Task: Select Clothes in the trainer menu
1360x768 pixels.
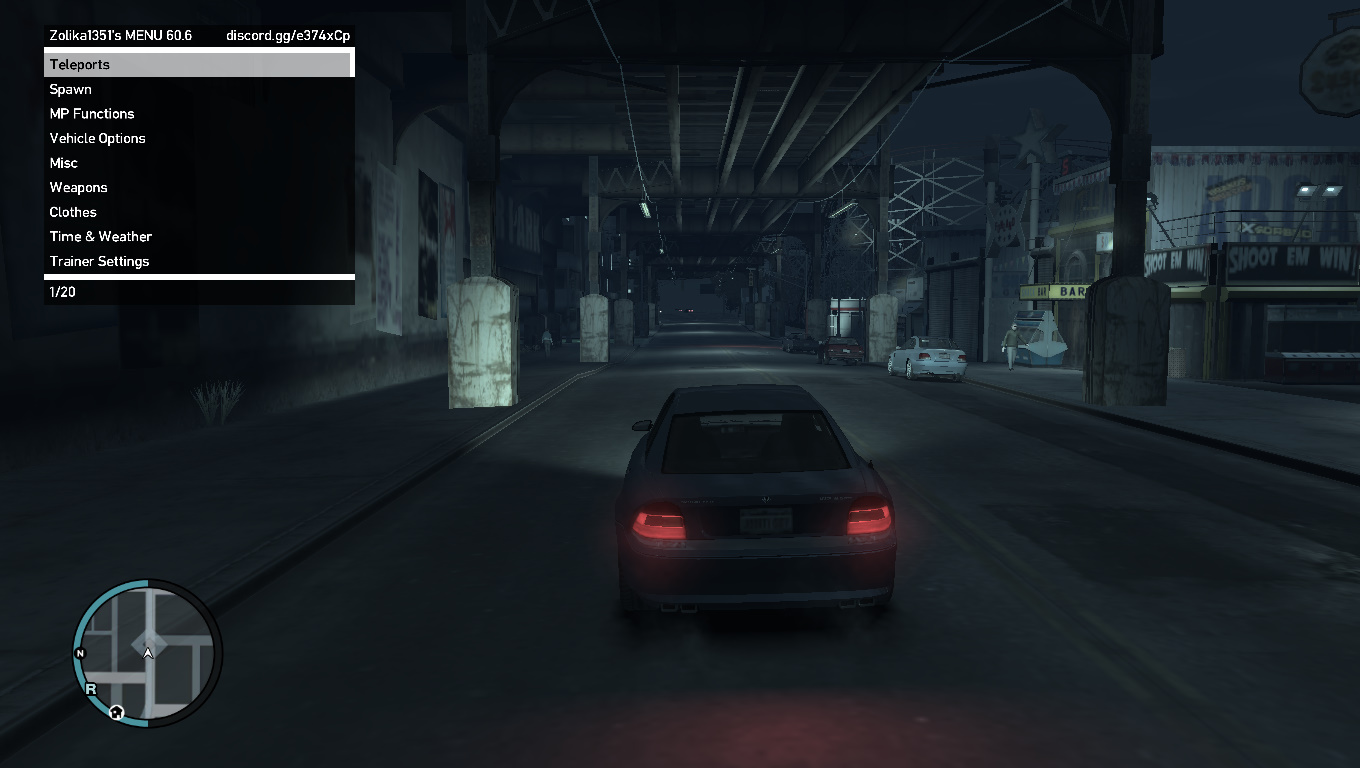Action: click(x=72, y=212)
